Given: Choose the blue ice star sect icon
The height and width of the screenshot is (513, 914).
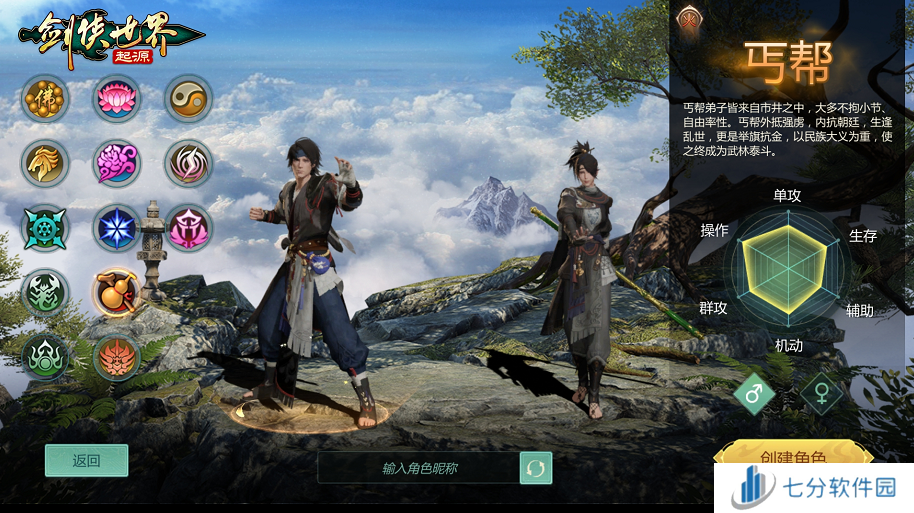Looking at the screenshot, I should 117,228.
